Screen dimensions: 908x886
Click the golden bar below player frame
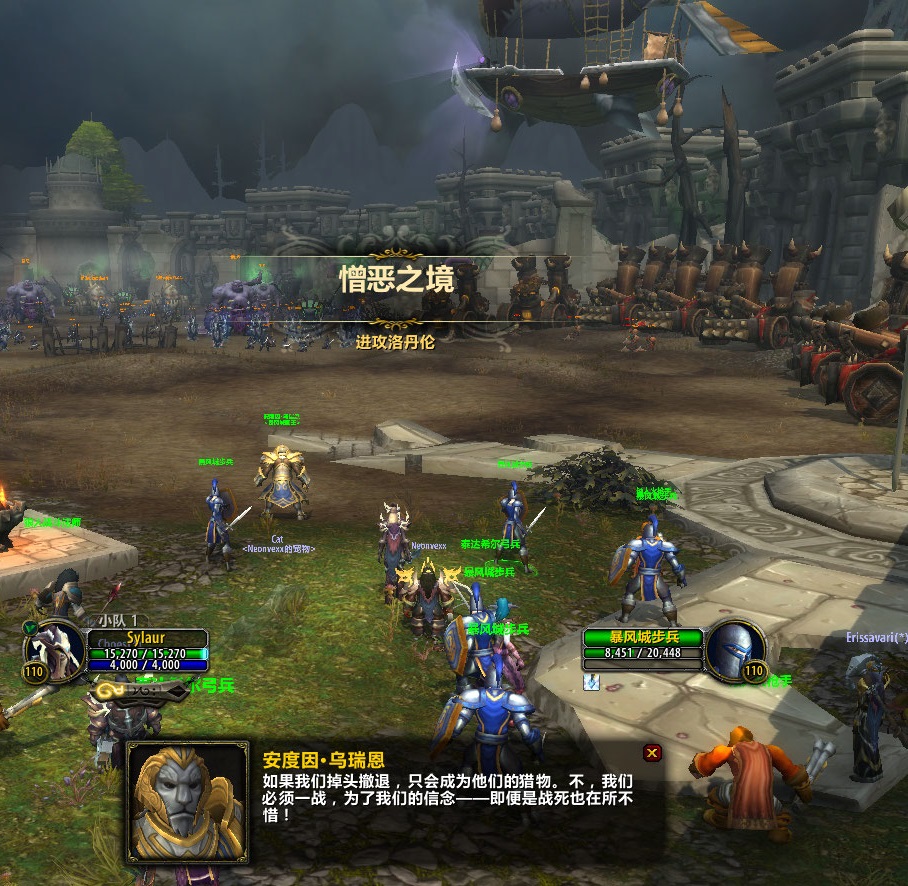[140, 690]
